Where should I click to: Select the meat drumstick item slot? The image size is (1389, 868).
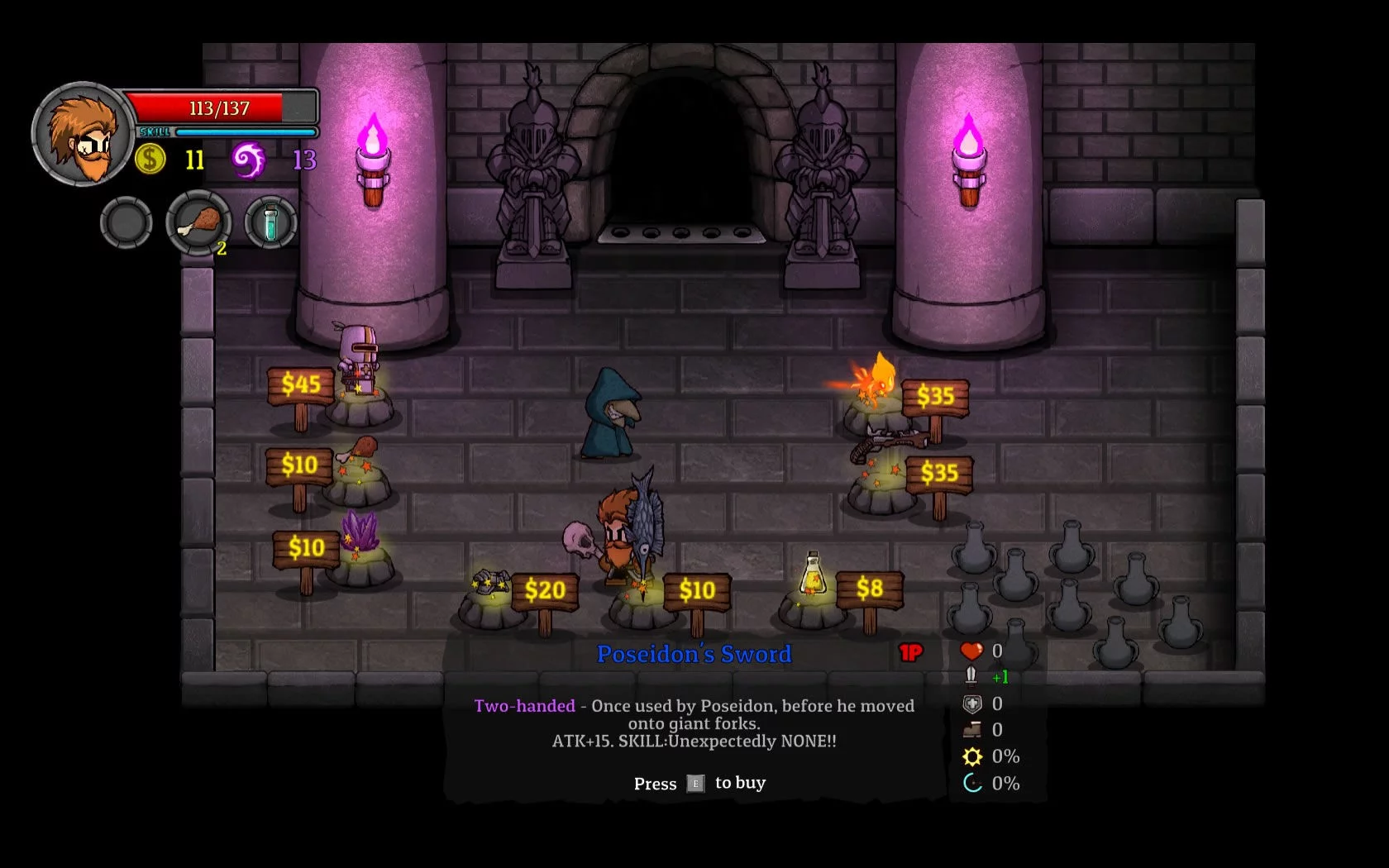pos(198,222)
